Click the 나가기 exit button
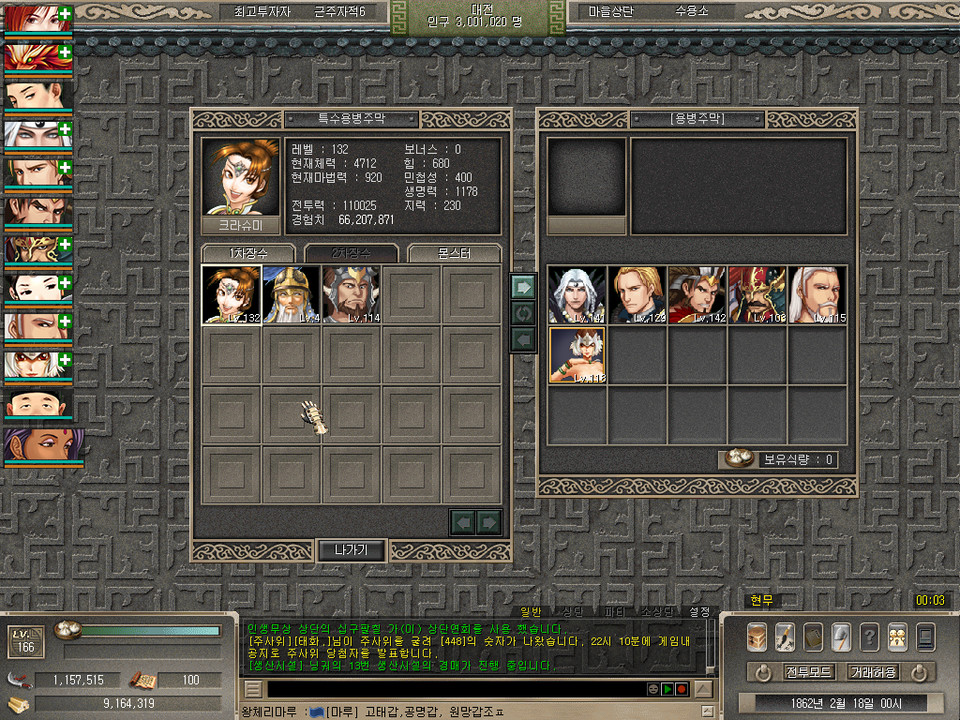The height and width of the screenshot is (720, 960). click(x=351, y=550)
